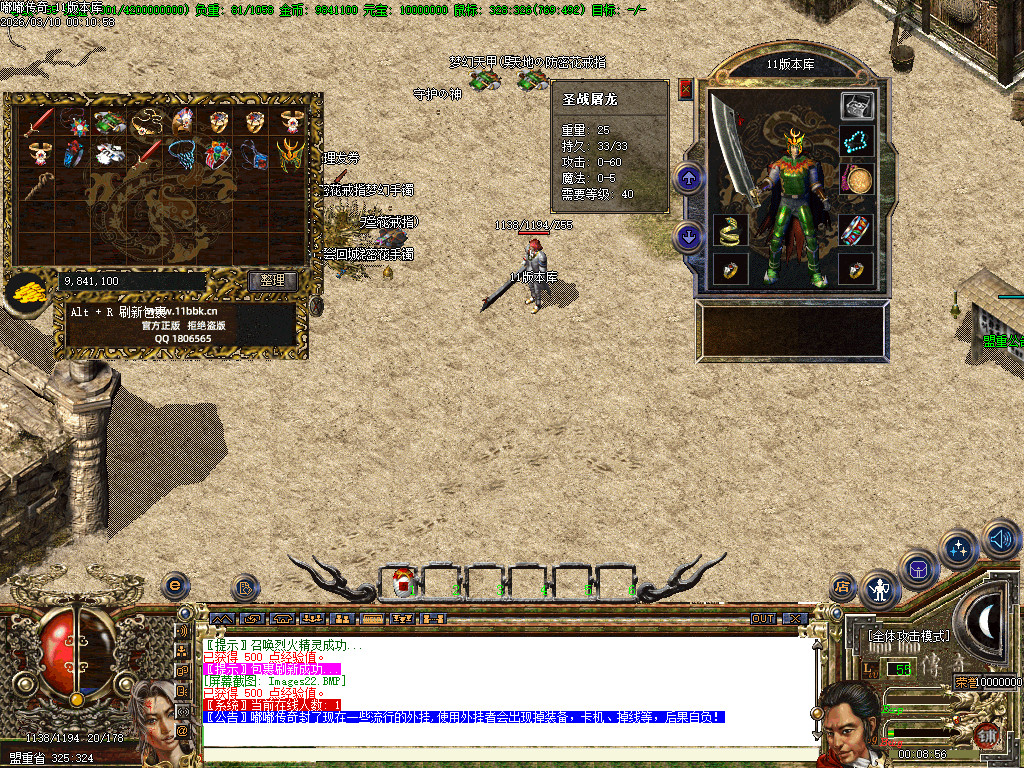Click the equipped golden snake bracelet slot
The width and height of the screenshot is (1024, 768).
729,231
